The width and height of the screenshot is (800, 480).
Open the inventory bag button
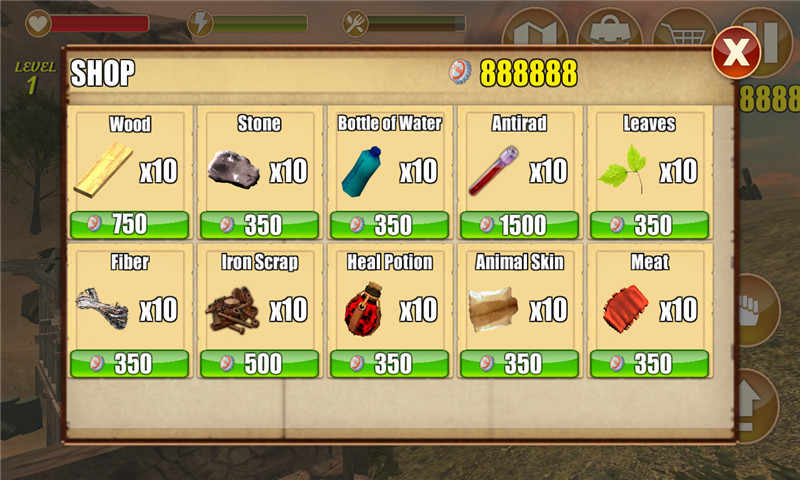tap(609, 30)
